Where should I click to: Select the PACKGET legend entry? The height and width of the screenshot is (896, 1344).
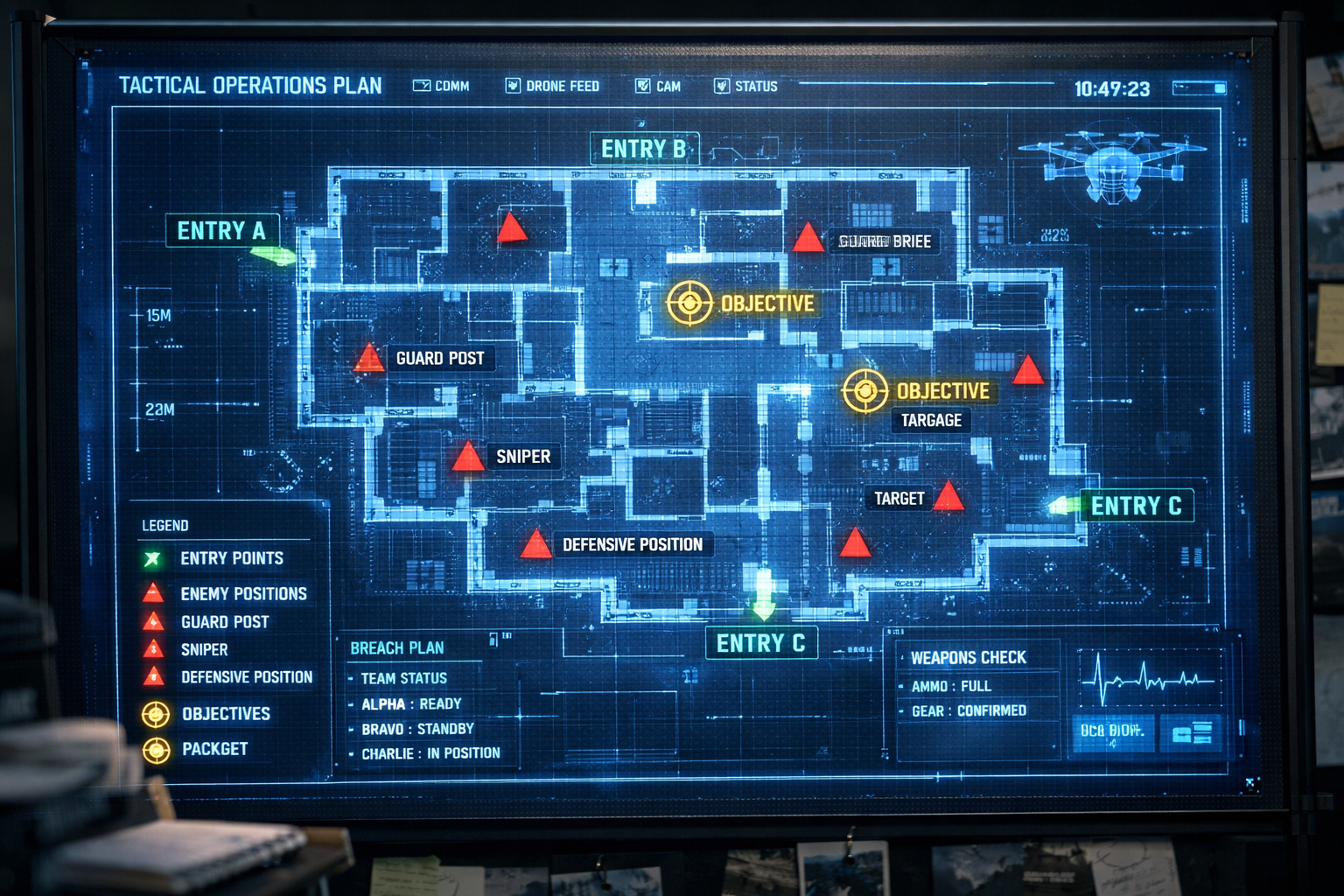tap(214, 749)
